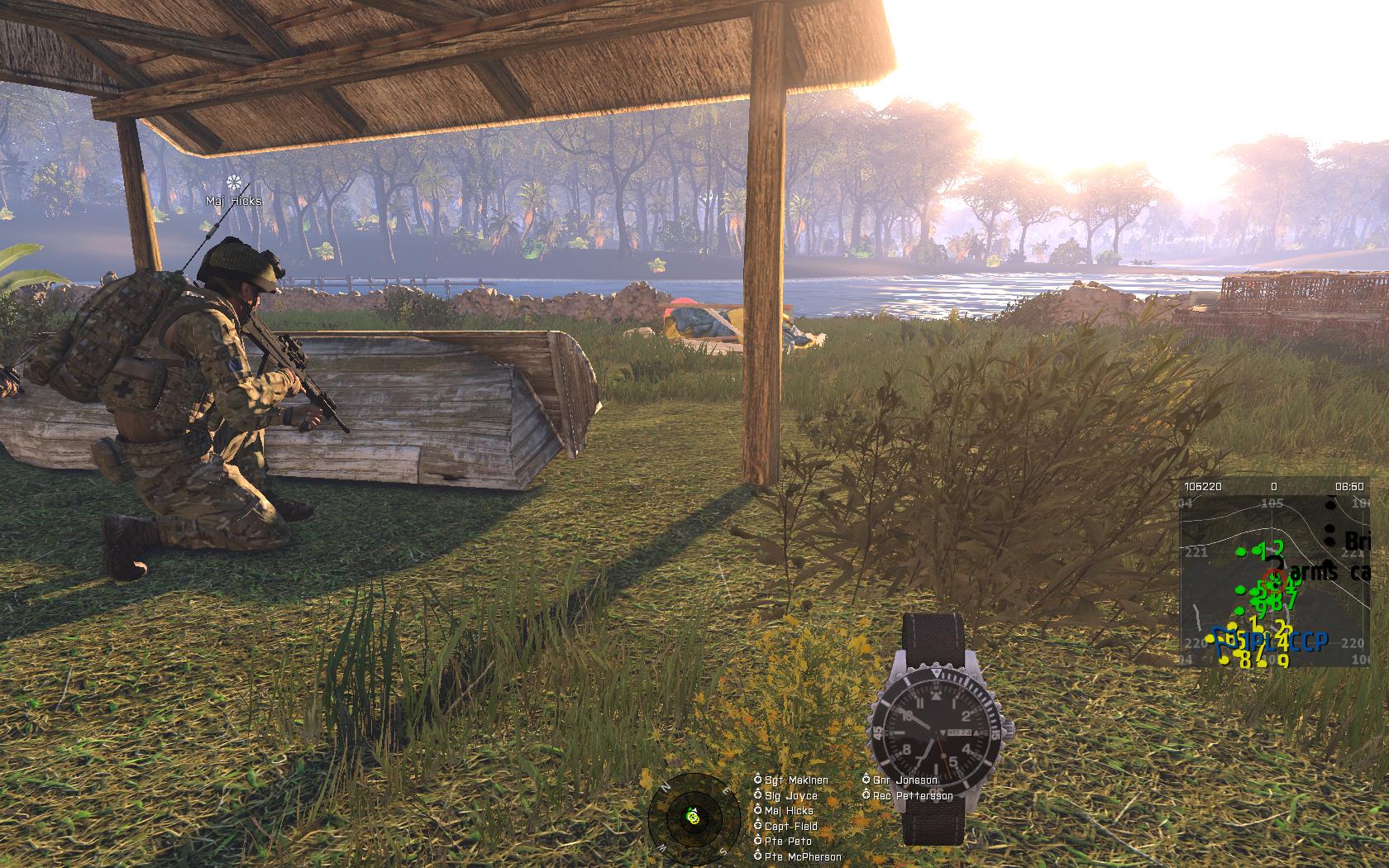1389x868 pixels.
Task: Click the circular compass radar
Action: 693,817
